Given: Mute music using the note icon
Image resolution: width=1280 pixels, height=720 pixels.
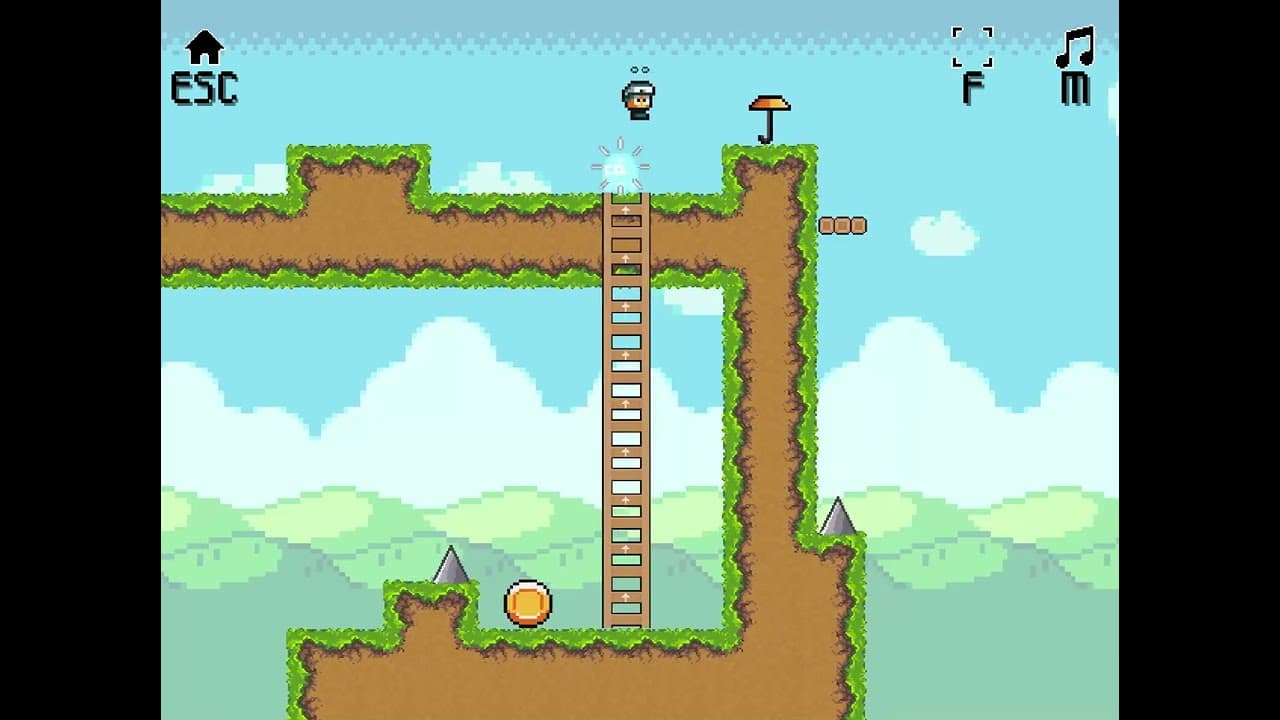Looking at the screenshot, I should 1076,47.
